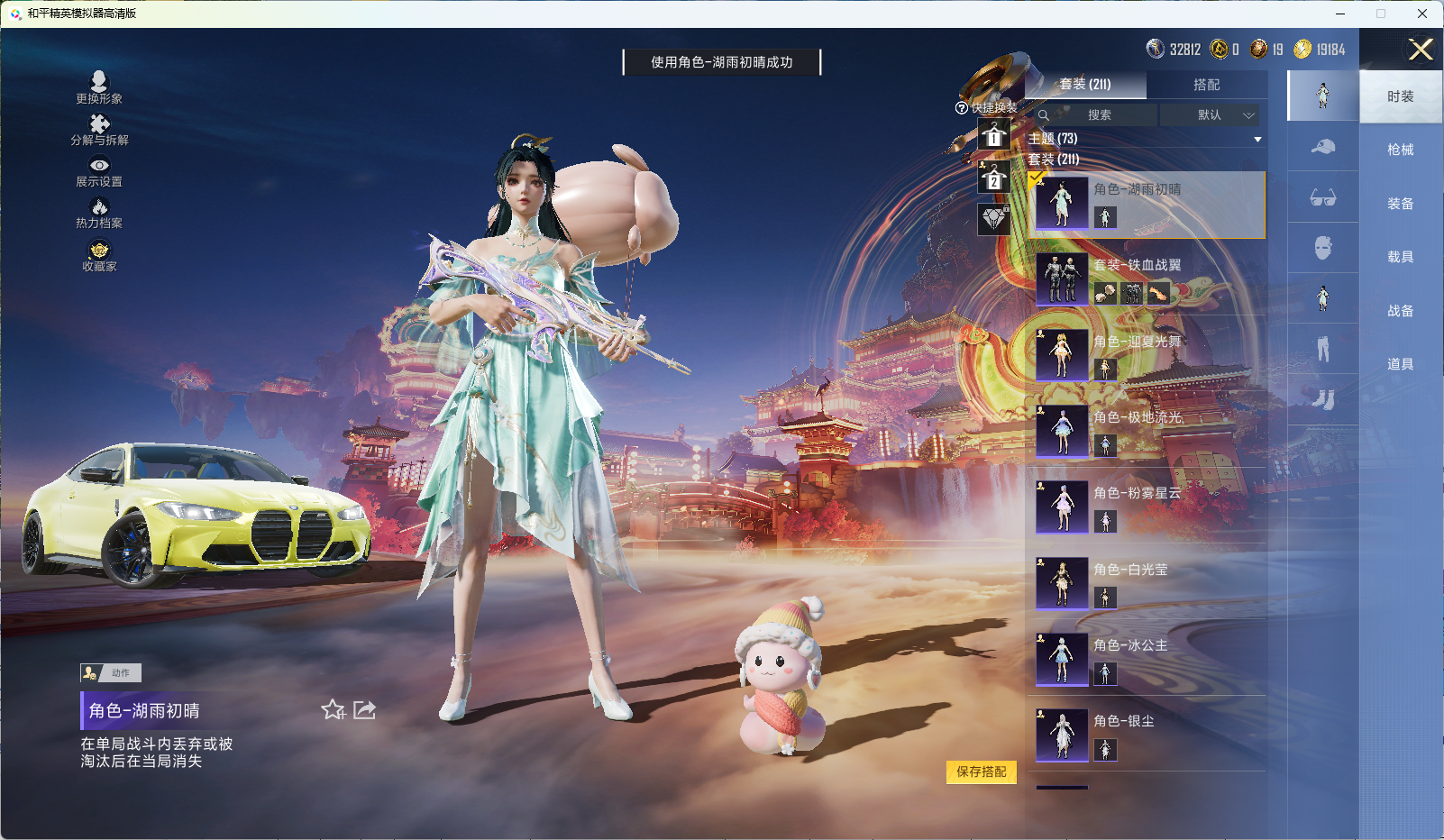Click the 搜索 search field
The image size is (1444, 840).
click(x=1100, y=115)
